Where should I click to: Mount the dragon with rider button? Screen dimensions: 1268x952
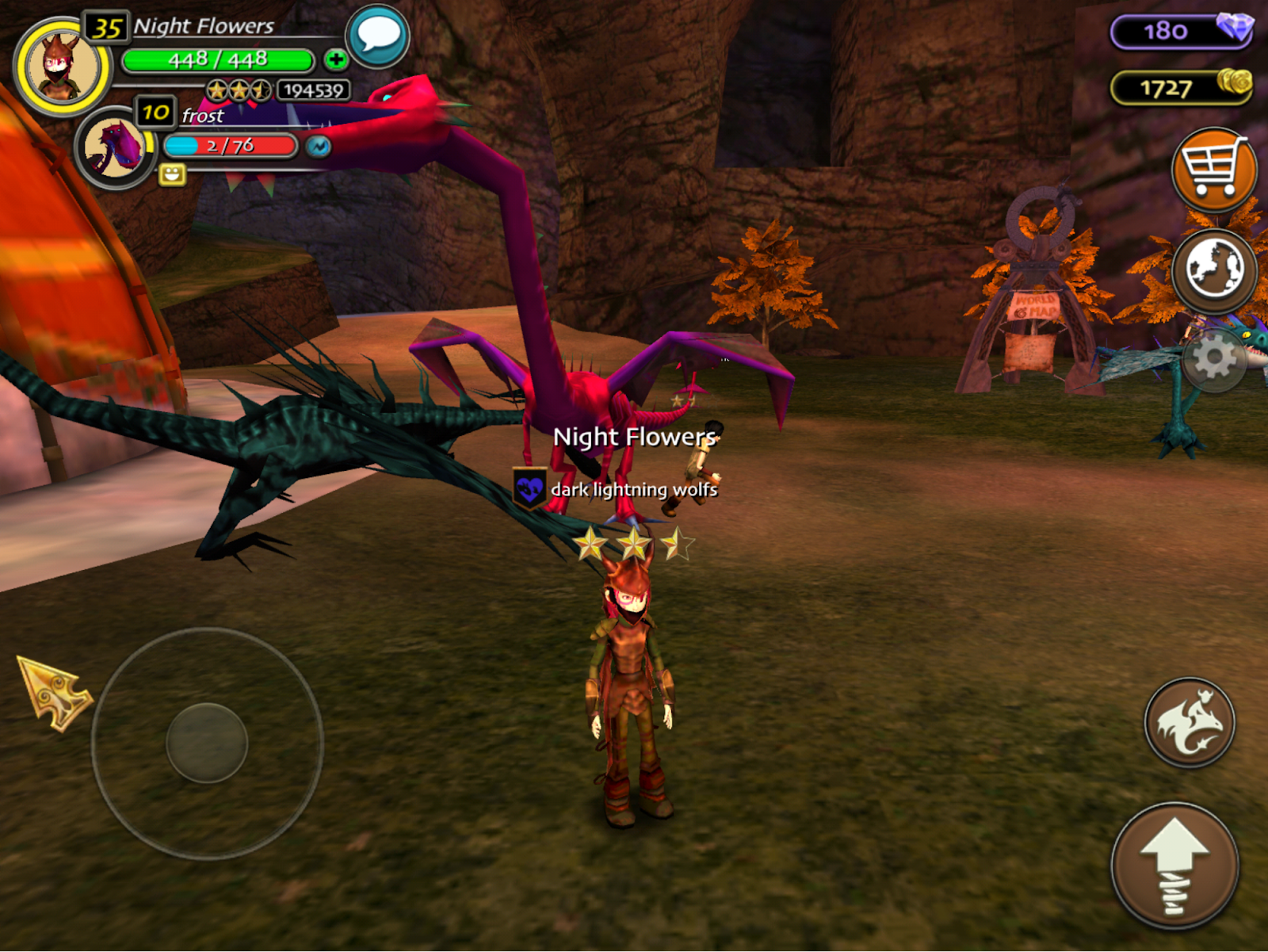(x=1190, y=722)
